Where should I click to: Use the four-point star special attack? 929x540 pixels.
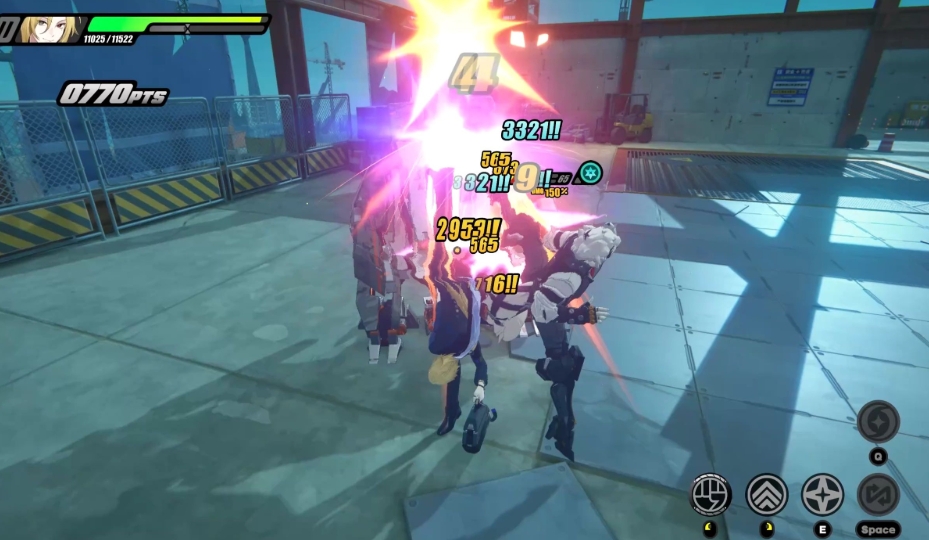pos(822,494)
